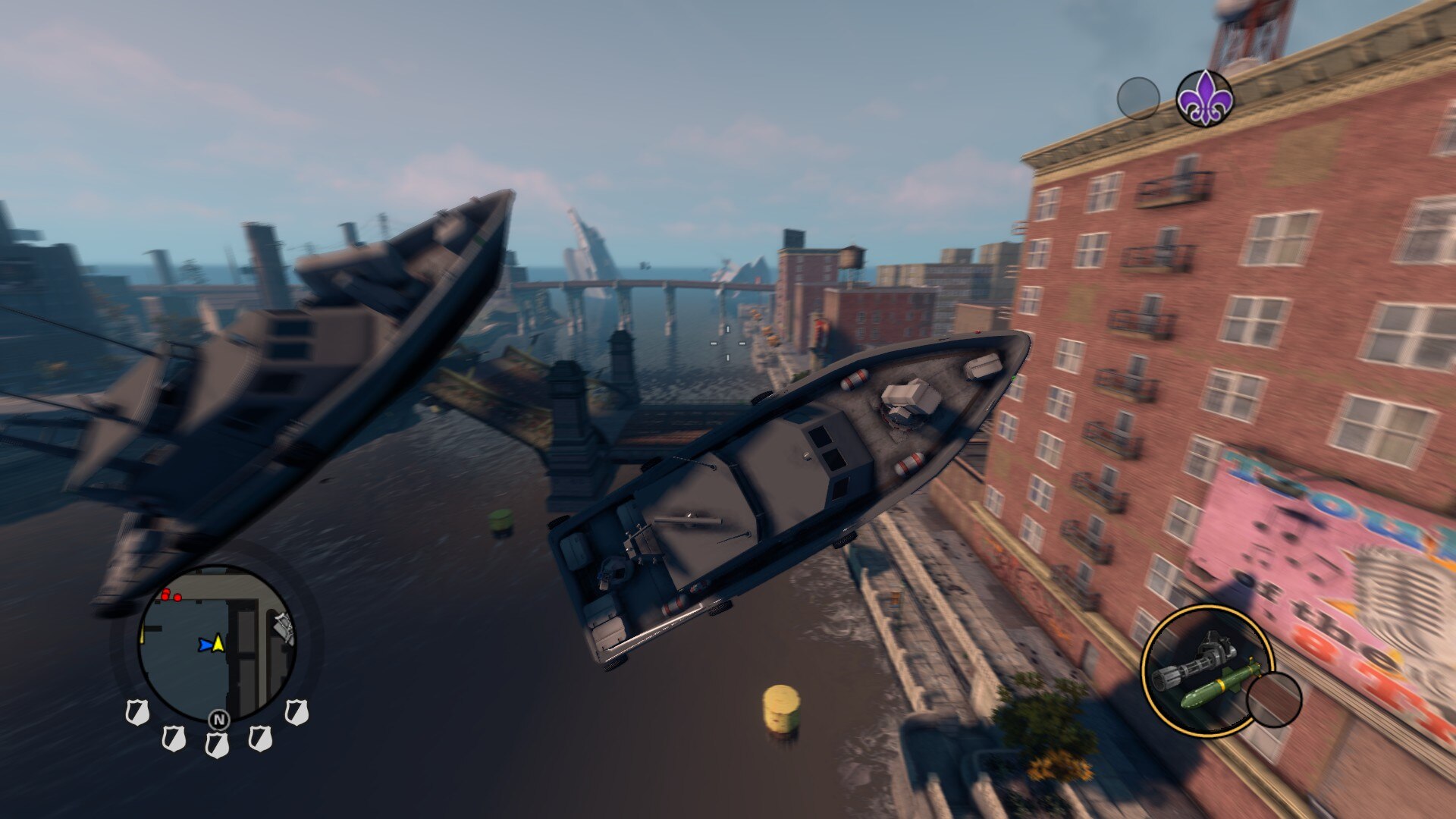Select the red enemy dots on minimap
This screenshot has width=1456, height=819.
[x=169, y=596]
